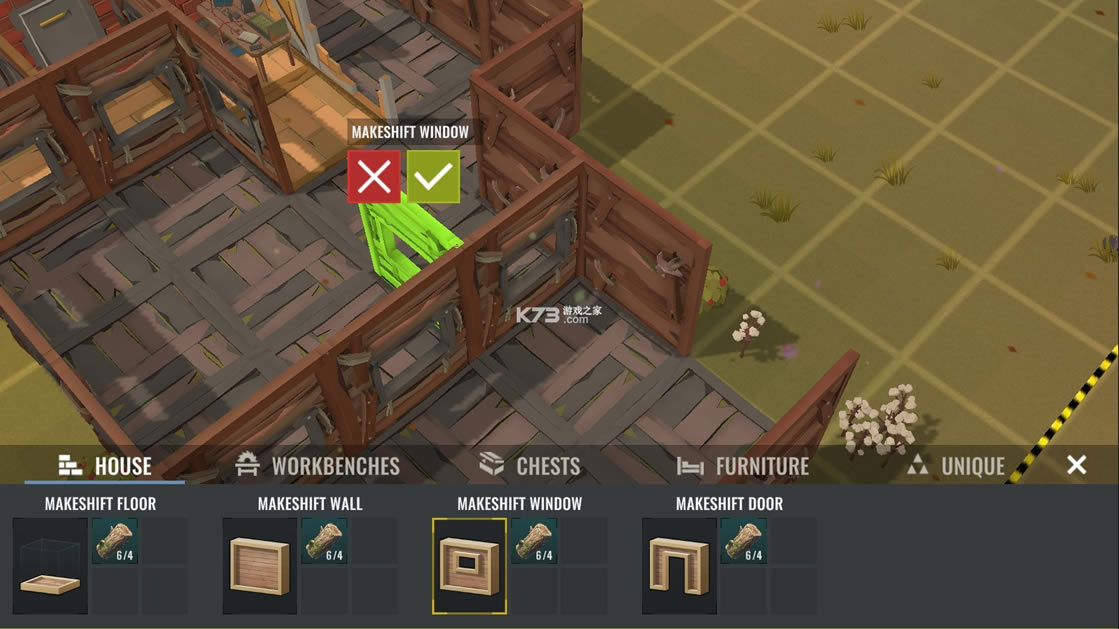Pick the Makeshift Door blueprint
Screen dimensions: 1119x629
coord(679,566)
